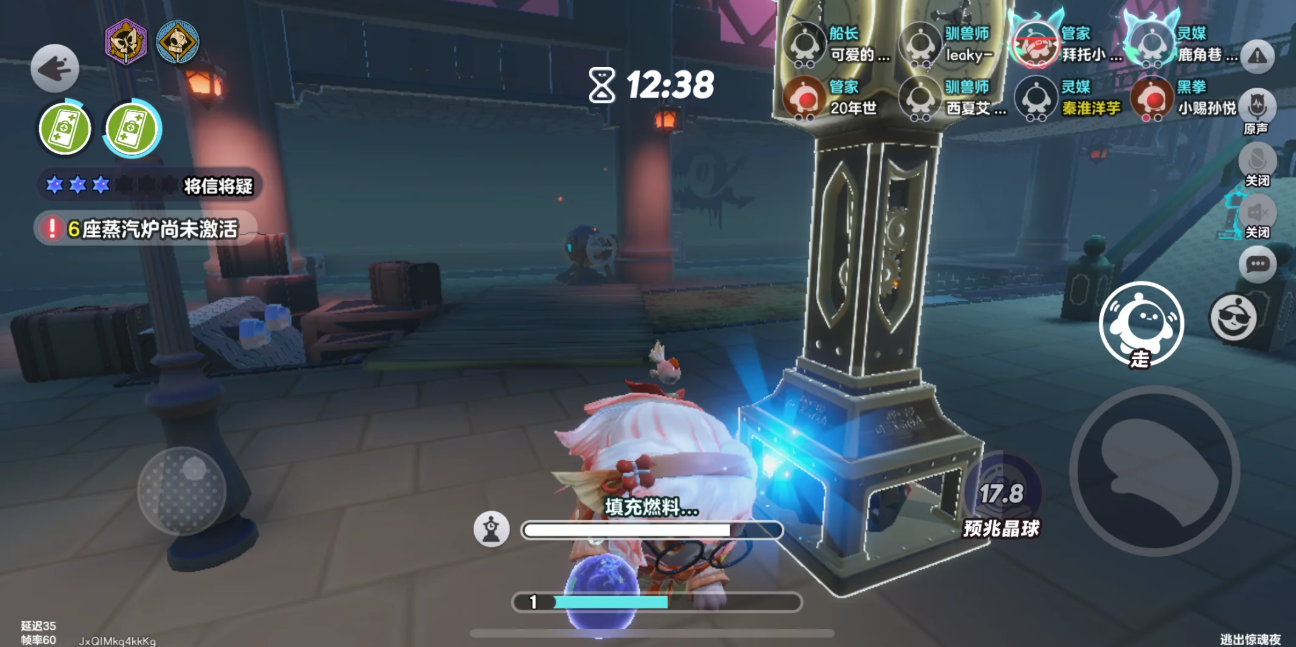Touch the virtual movement joystick
This screenshot has width=1296, height=647.
[182, 490]
